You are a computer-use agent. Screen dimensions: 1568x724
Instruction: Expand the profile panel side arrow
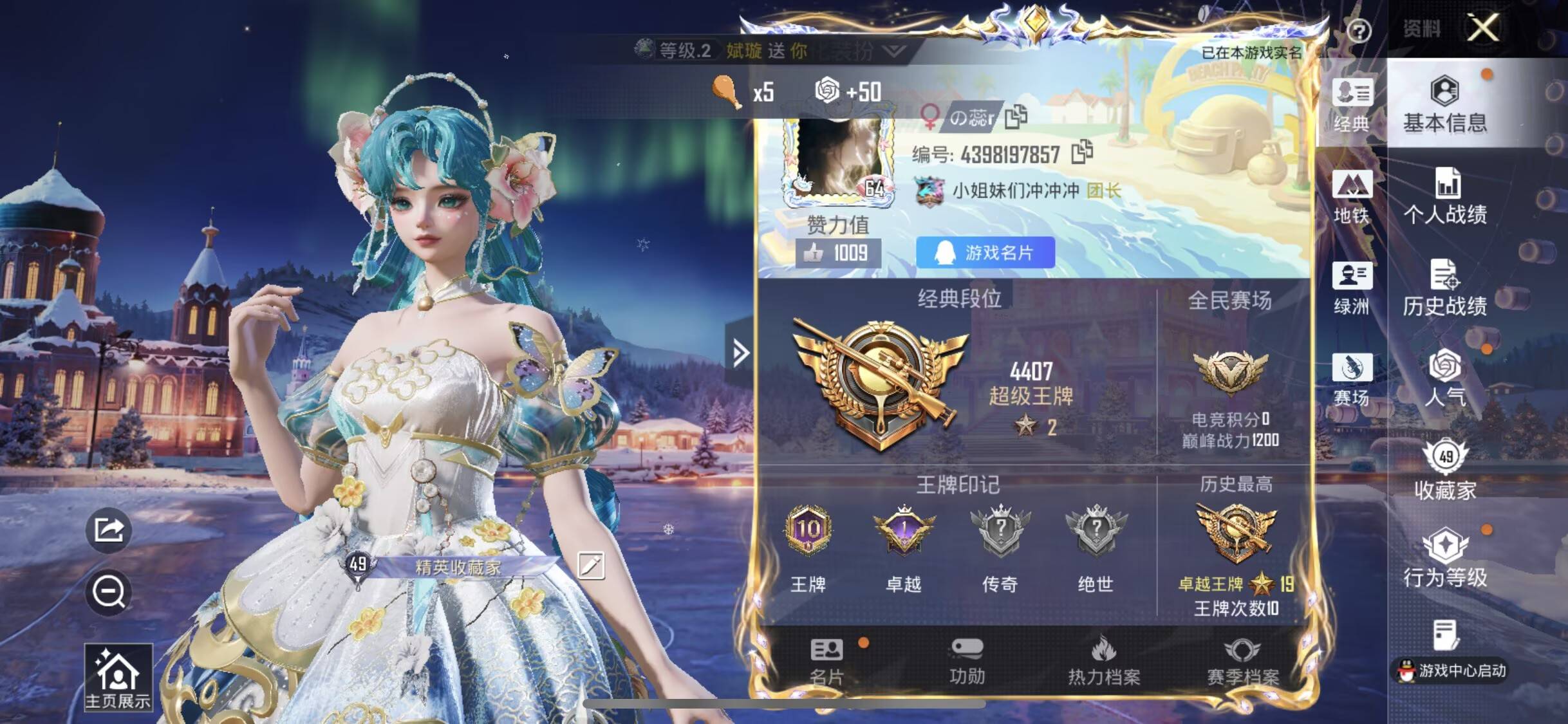pos(741,352)
